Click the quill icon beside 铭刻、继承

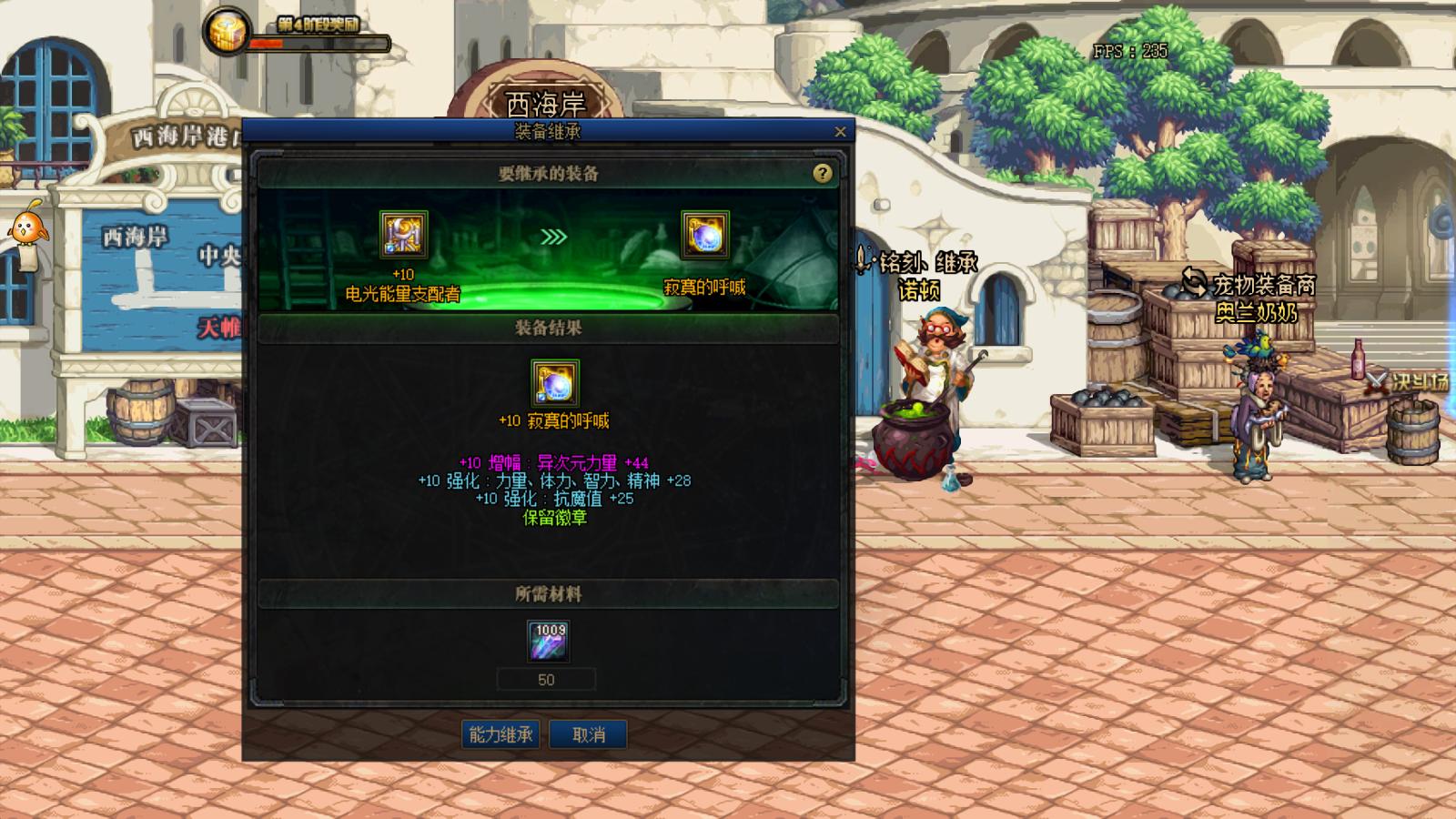point(861,259)
